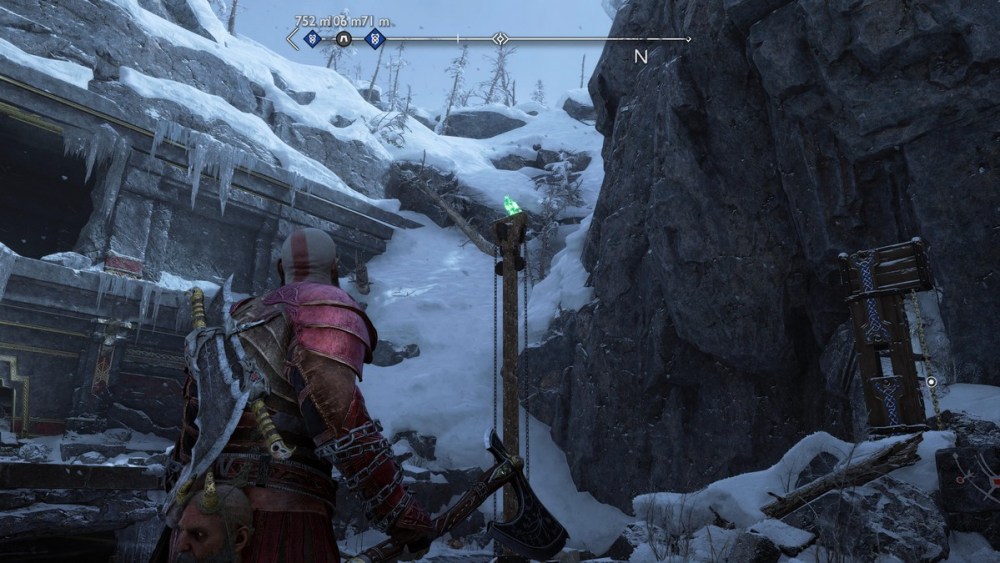Select the North 'N' indicator on the compass
Viewport: 1000px width, 563px height.
pyautogui.click(x=641, y=57)
